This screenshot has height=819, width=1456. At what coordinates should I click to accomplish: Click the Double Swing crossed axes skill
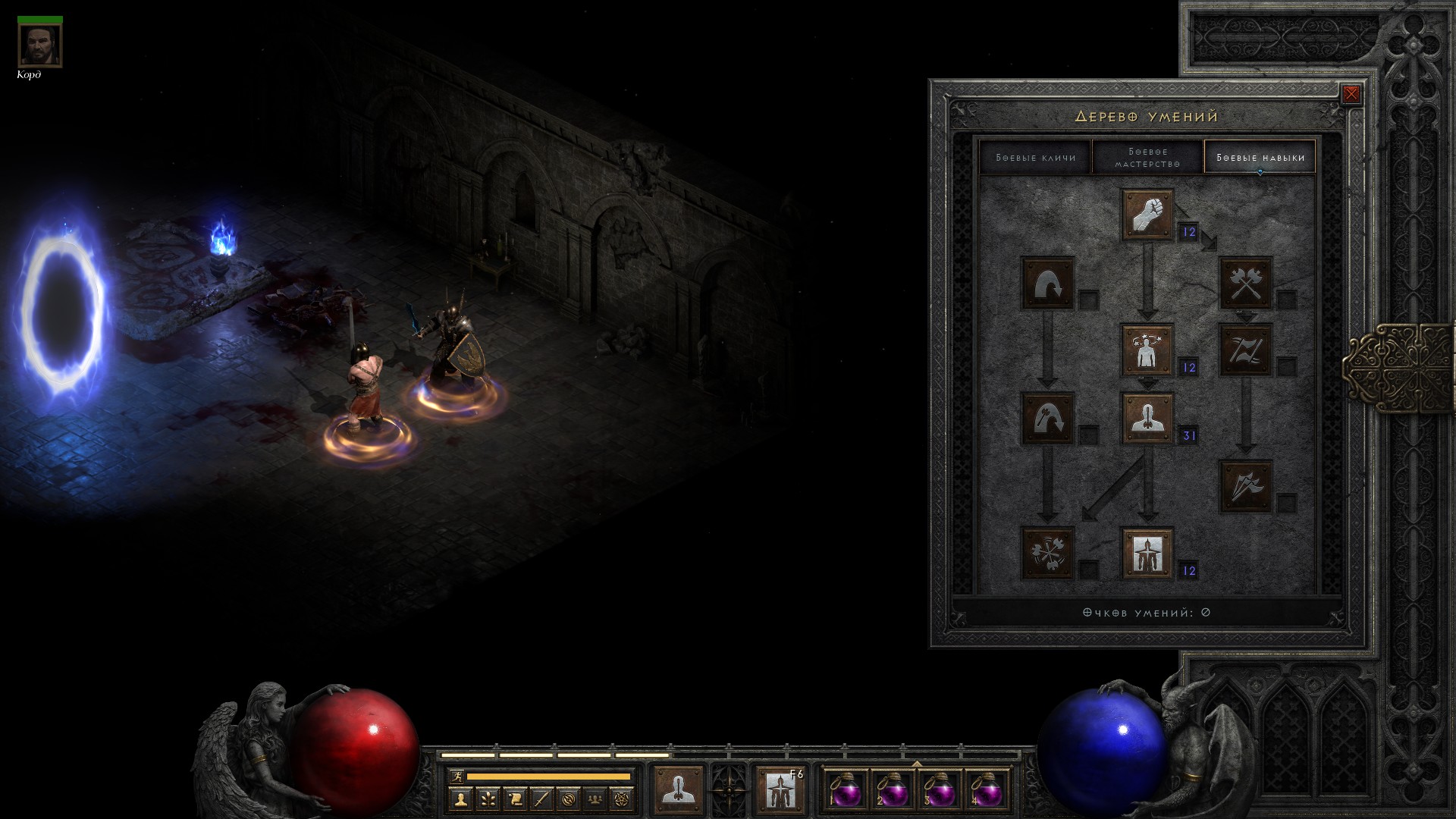1245,283
